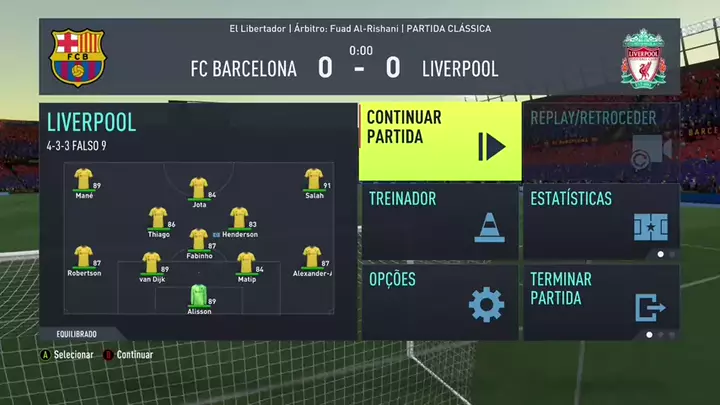The image size is (720, 405).
Task: Choose Matip in the back line
Action: coord(246,263)
